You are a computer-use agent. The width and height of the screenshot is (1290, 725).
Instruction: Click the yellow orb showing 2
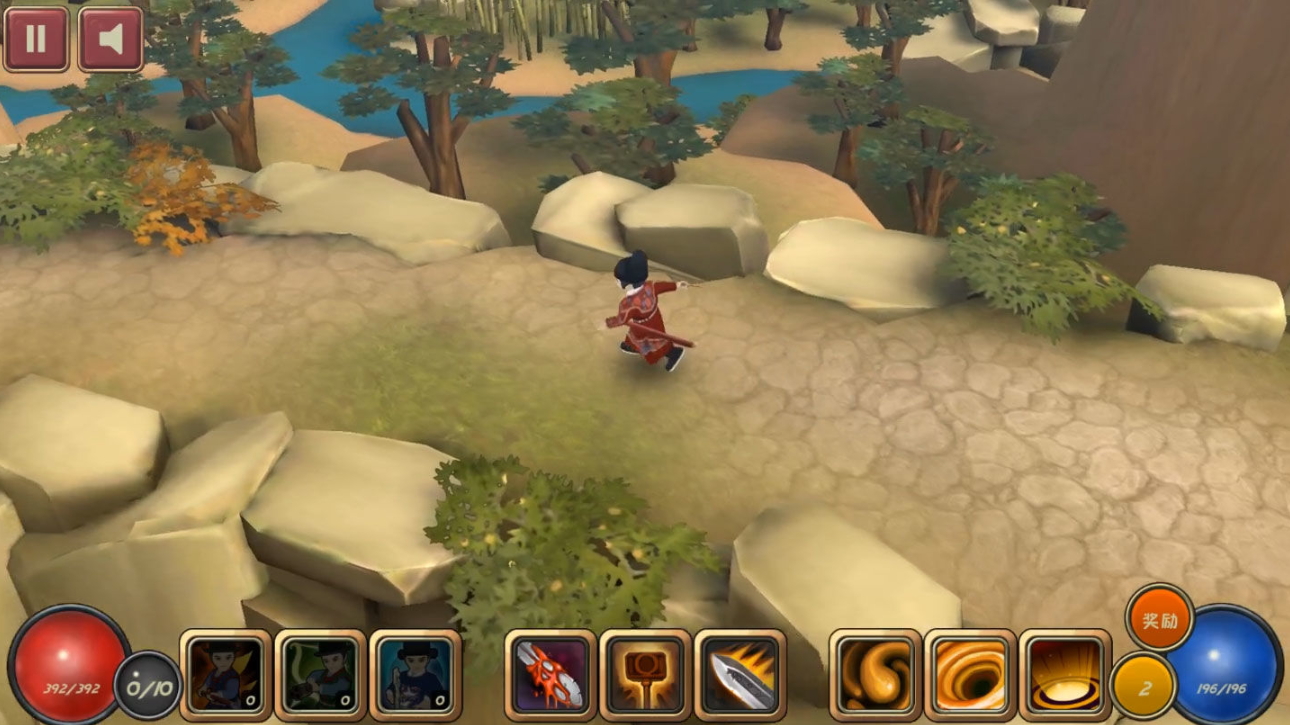click(x=1143, y=687)
